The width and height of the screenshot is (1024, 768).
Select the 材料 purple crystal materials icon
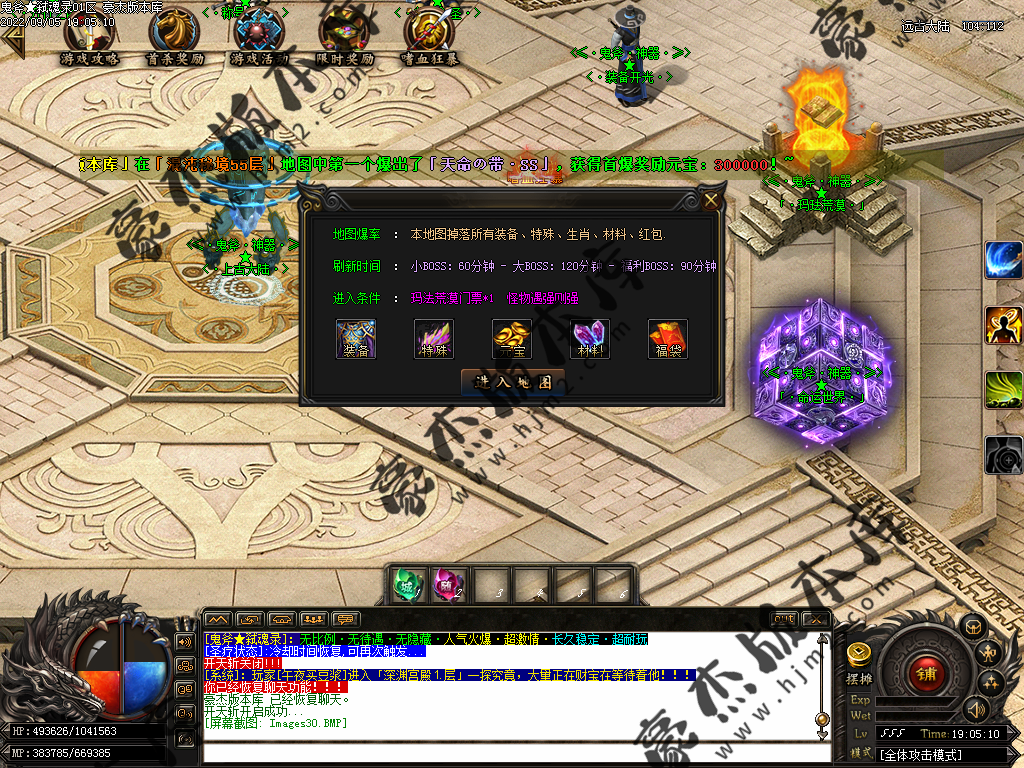pyautogui.click(x=590, y=339)
